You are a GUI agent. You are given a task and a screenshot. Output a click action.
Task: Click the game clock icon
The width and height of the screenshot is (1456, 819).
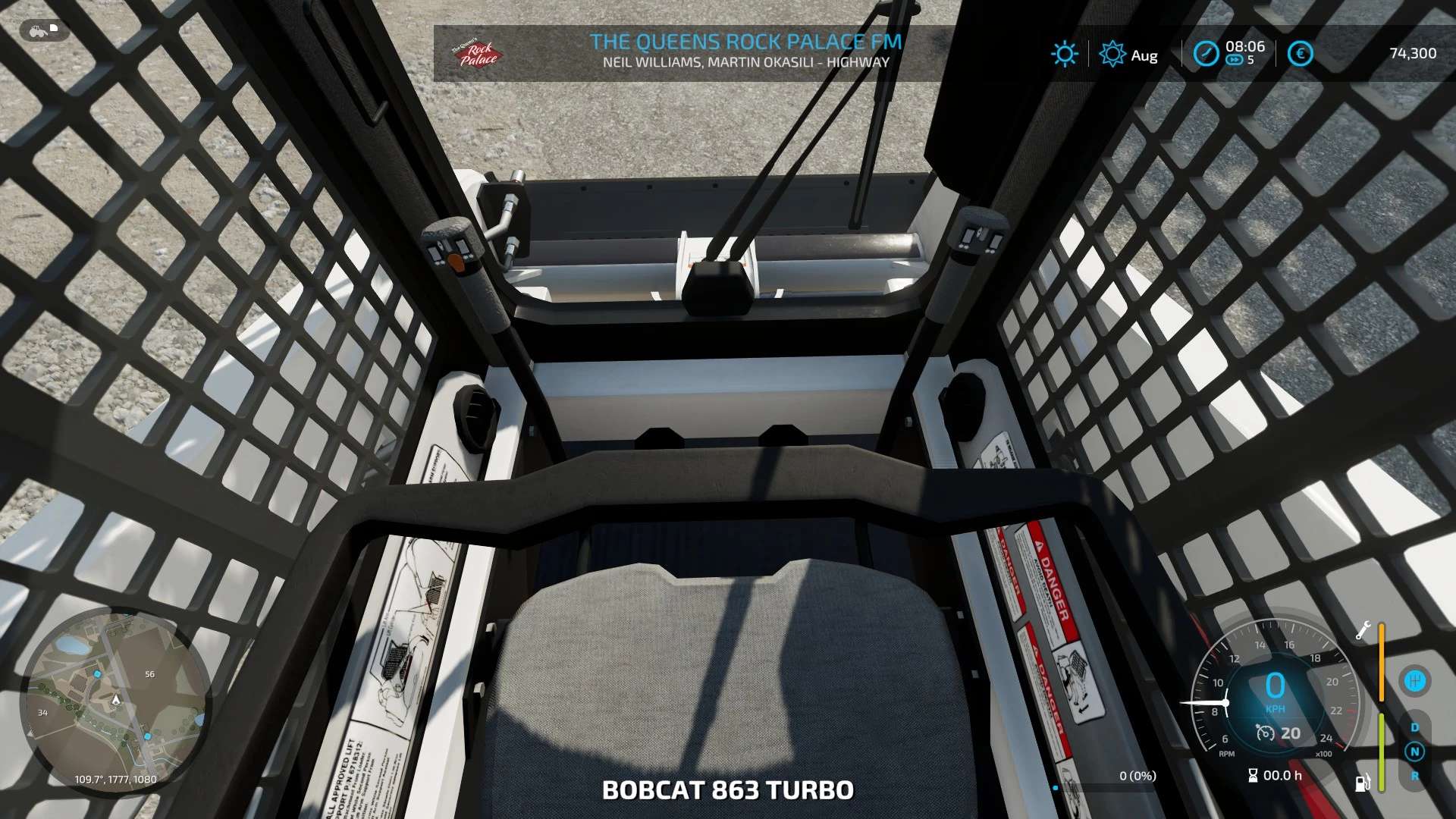(1205, 54)
